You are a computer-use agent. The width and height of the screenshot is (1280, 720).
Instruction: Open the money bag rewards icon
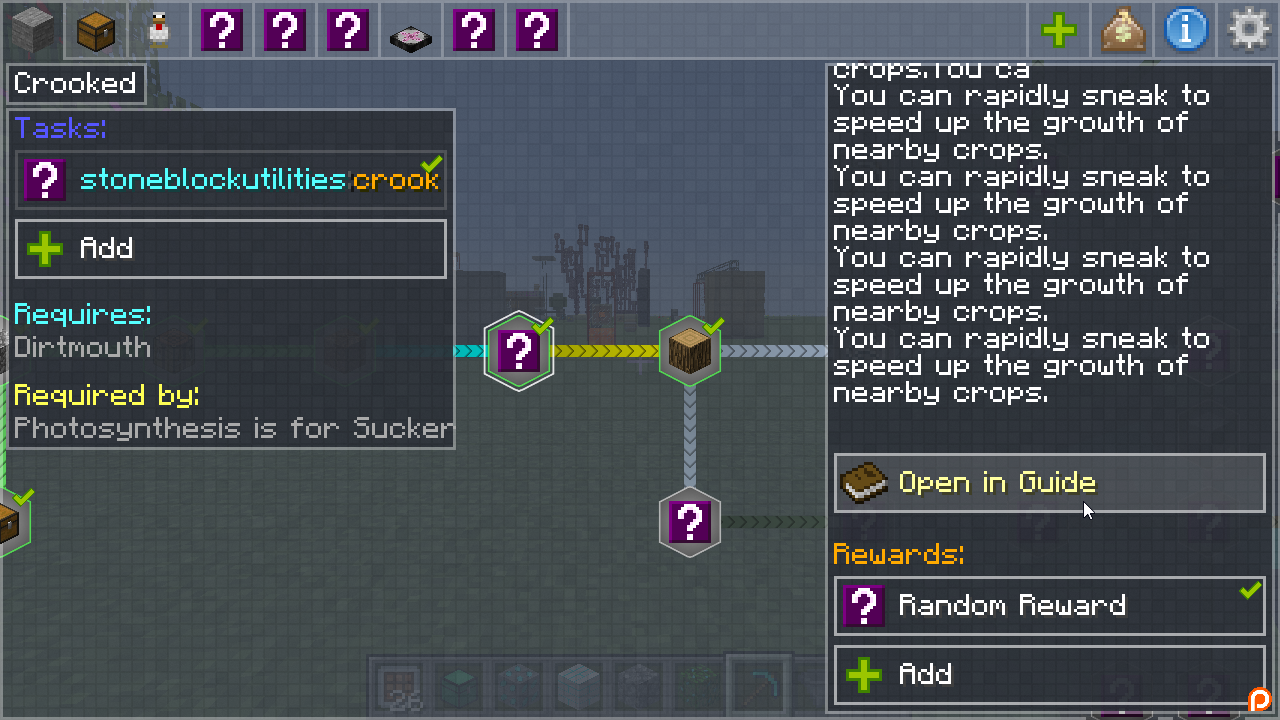[x=1122, y=31]
